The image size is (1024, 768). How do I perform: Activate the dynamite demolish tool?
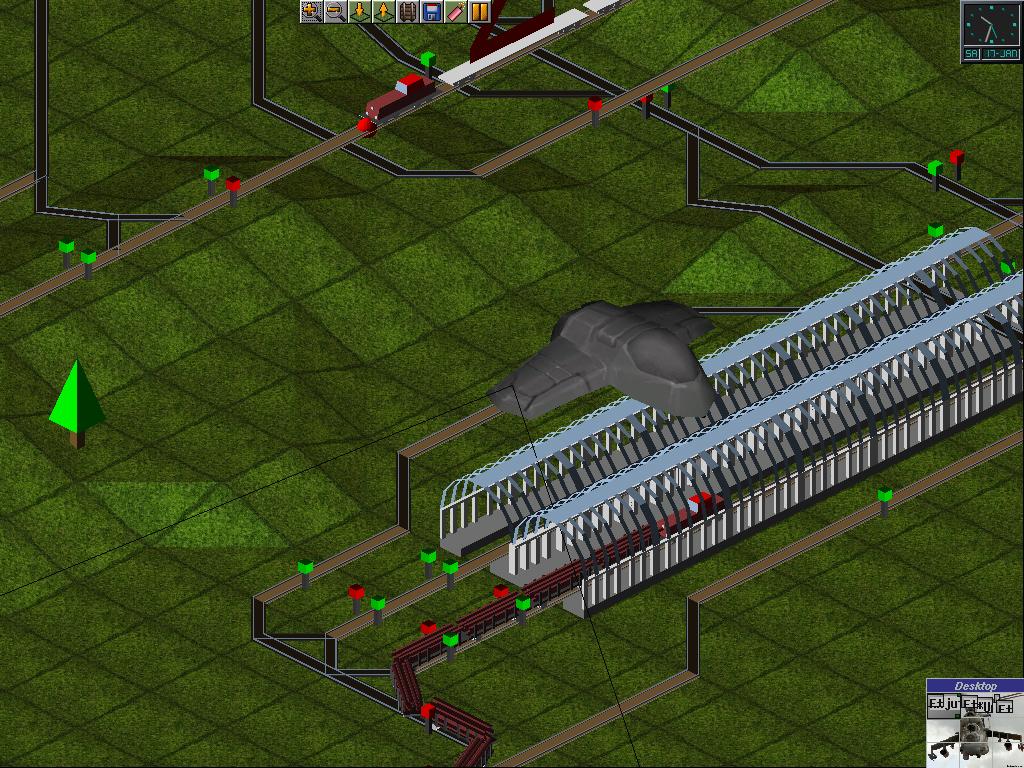[x=455, y=12]
